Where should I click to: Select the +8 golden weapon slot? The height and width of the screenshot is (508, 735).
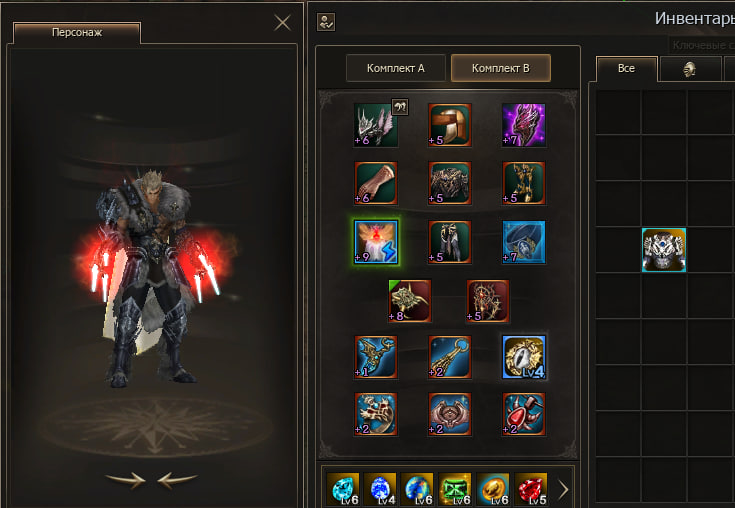tap(410, 300)
